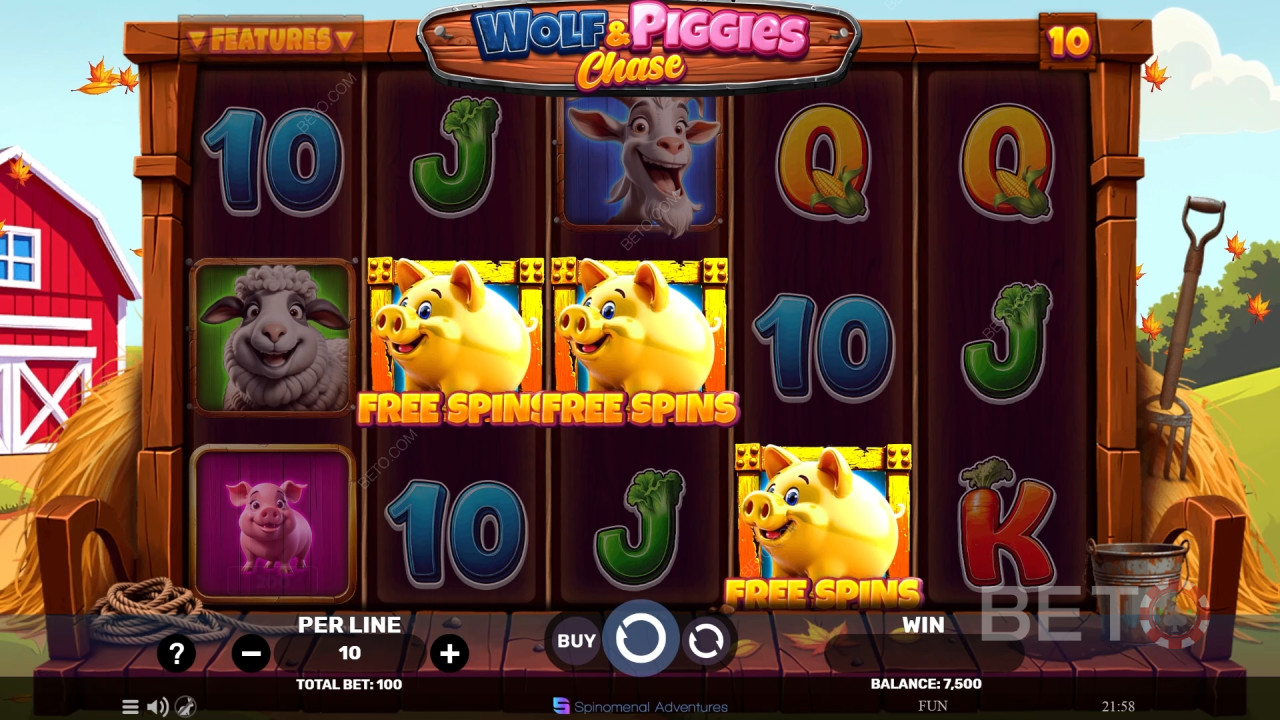Open game help via the question mark icon
This screenshot has height=720, width=1280.
pyautogui.click(x=177, y=654)
